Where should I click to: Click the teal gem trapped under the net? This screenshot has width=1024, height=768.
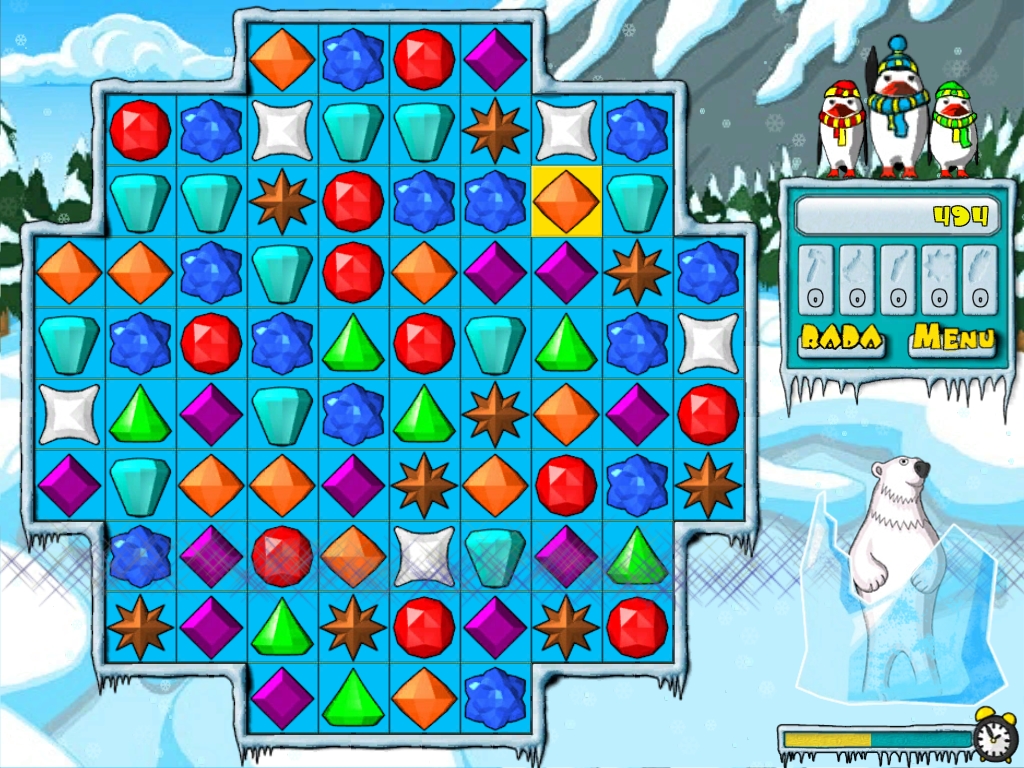[x=495, y=556]
